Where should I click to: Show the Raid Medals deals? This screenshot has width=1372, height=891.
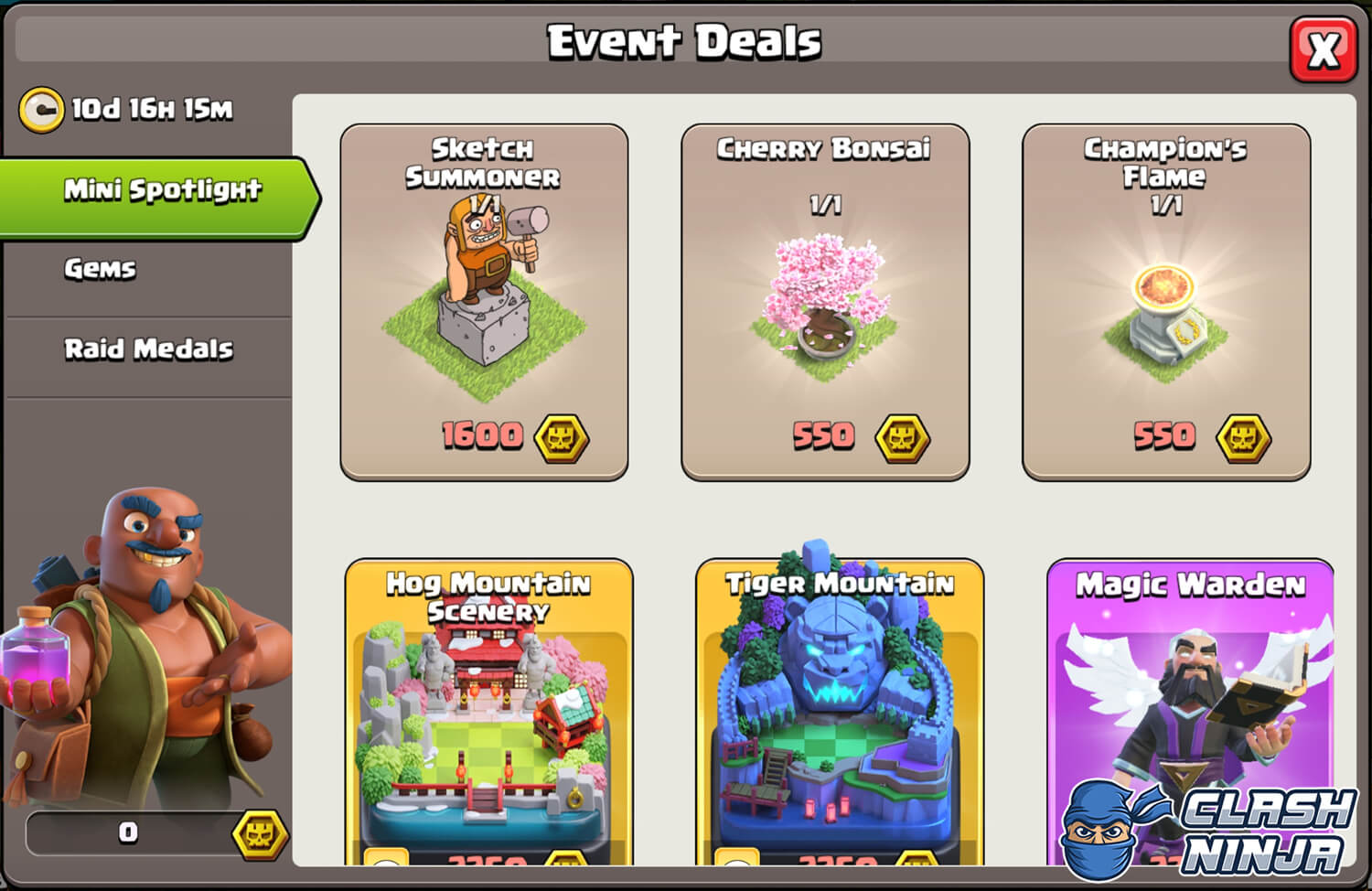click(x=148, y=349)
